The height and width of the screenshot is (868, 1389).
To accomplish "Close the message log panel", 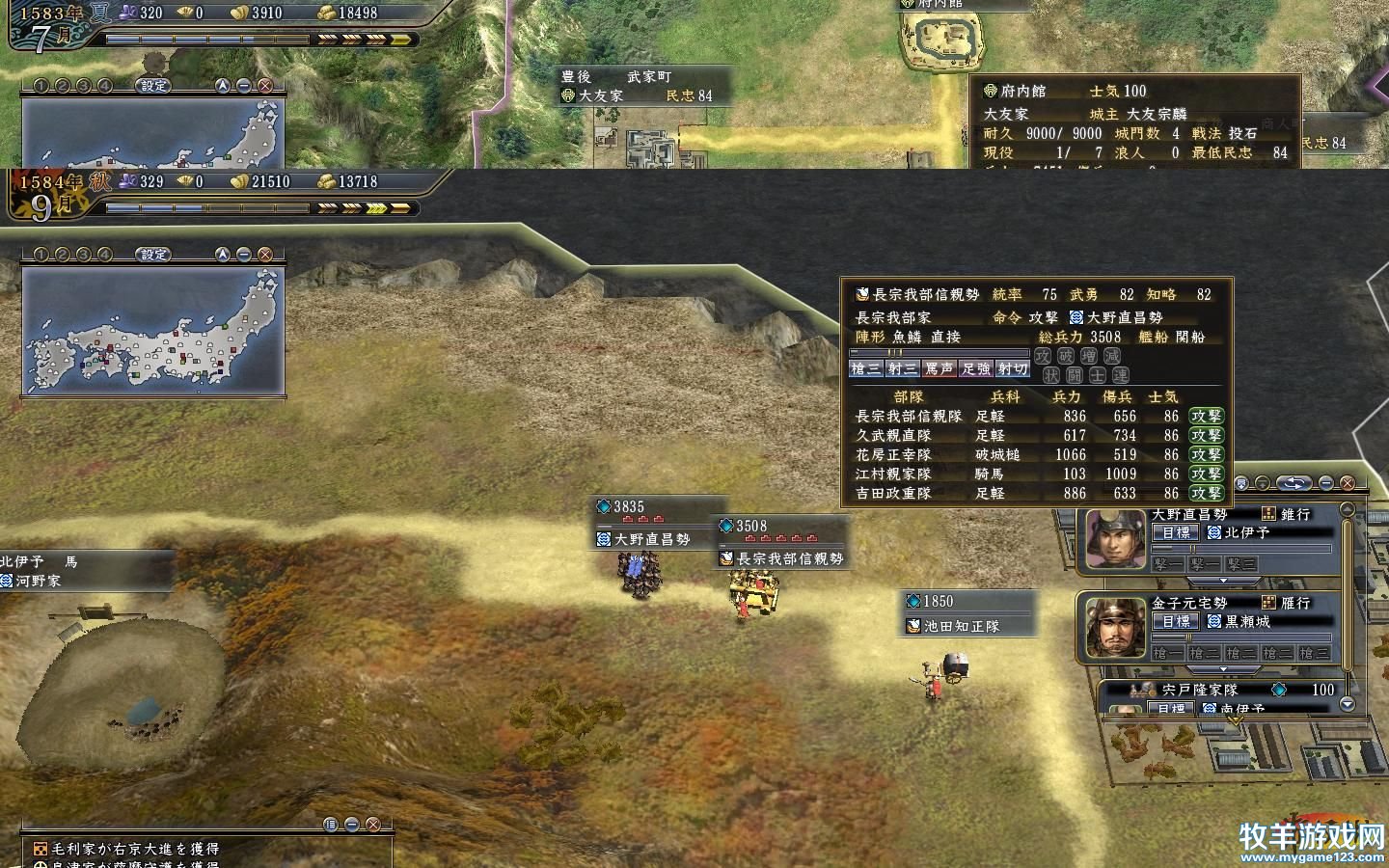I will pos(373,825).
